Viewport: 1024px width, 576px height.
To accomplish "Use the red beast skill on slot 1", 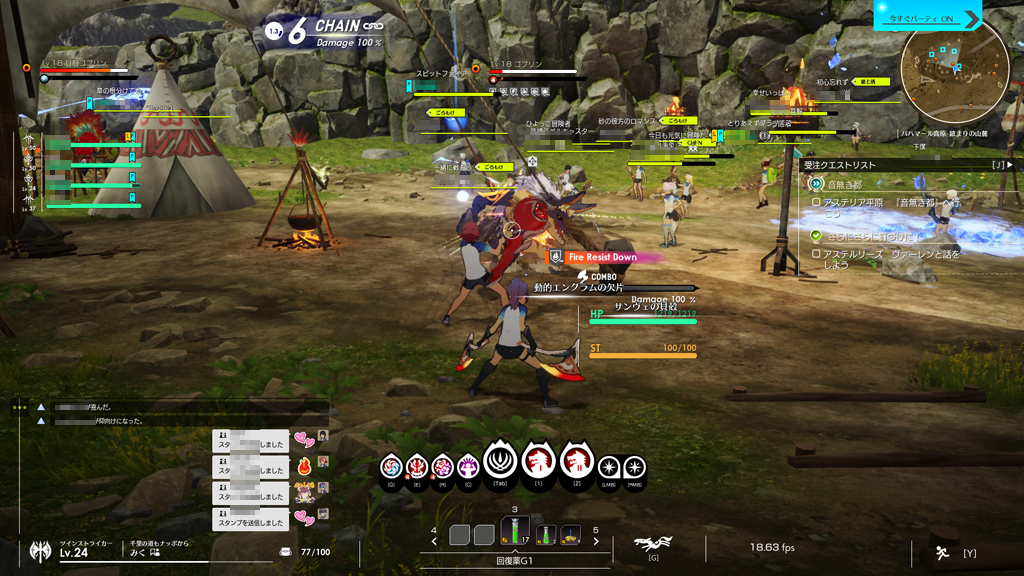I will coord(539,461).
